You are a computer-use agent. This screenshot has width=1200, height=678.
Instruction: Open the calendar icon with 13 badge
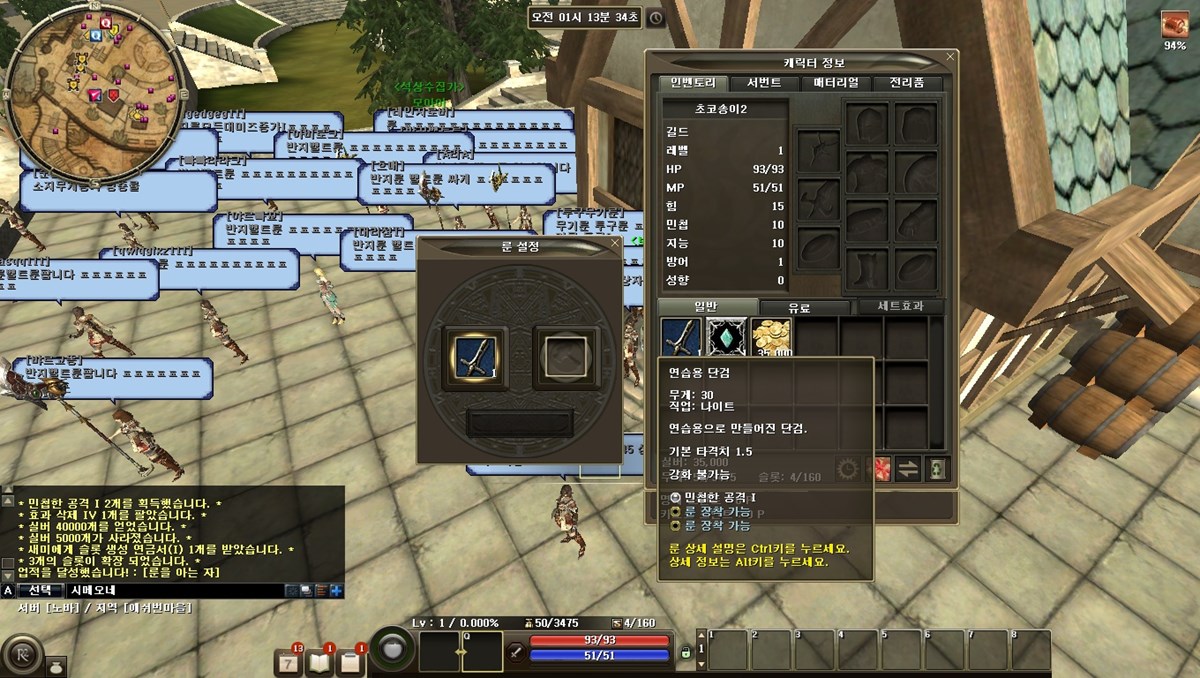click(288, 661)
